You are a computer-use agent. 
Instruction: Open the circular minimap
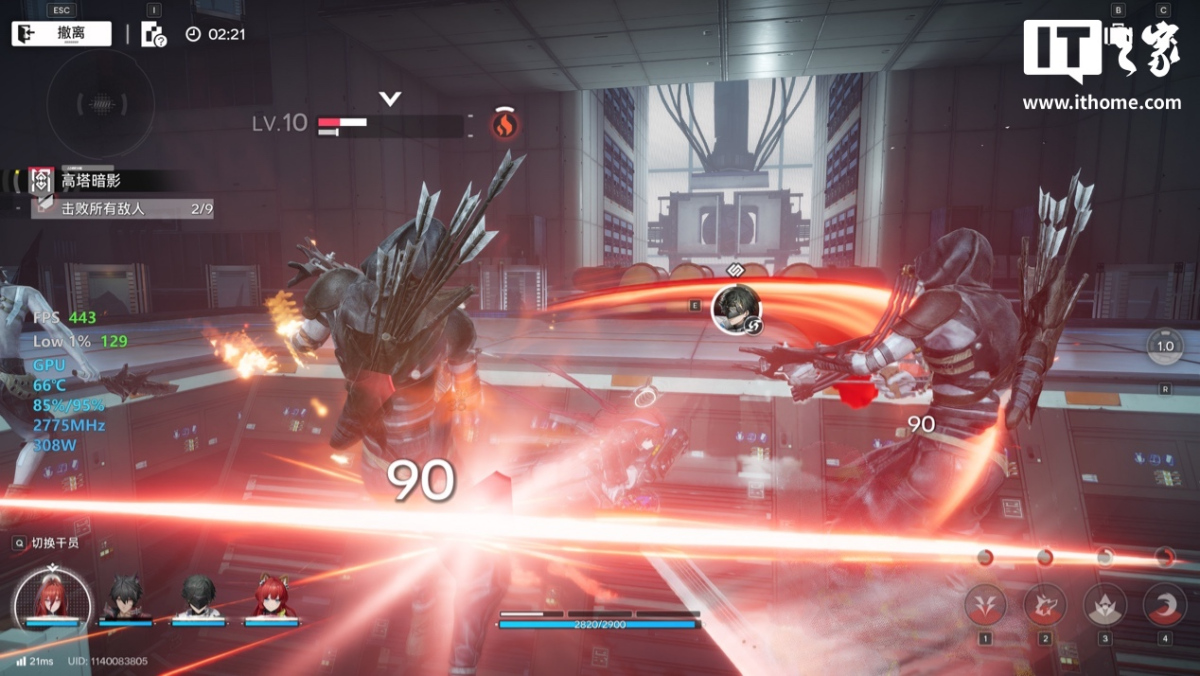coord(100,103)
